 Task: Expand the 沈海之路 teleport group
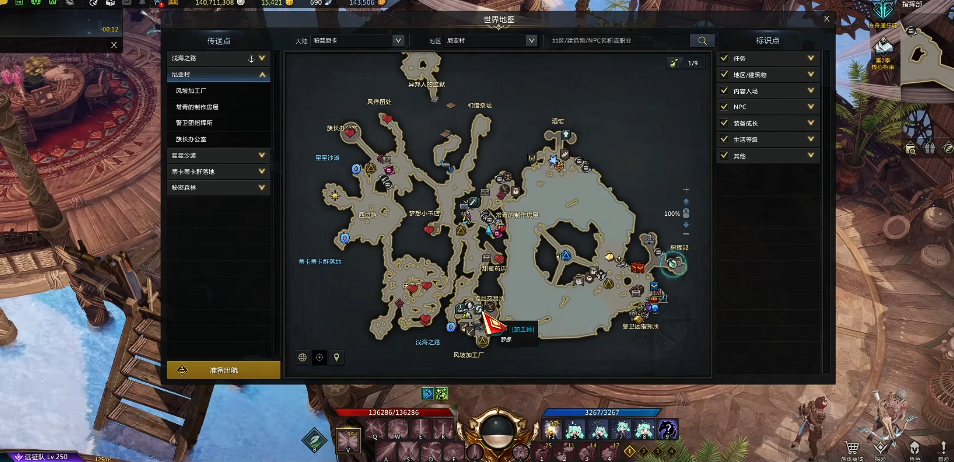262,58
